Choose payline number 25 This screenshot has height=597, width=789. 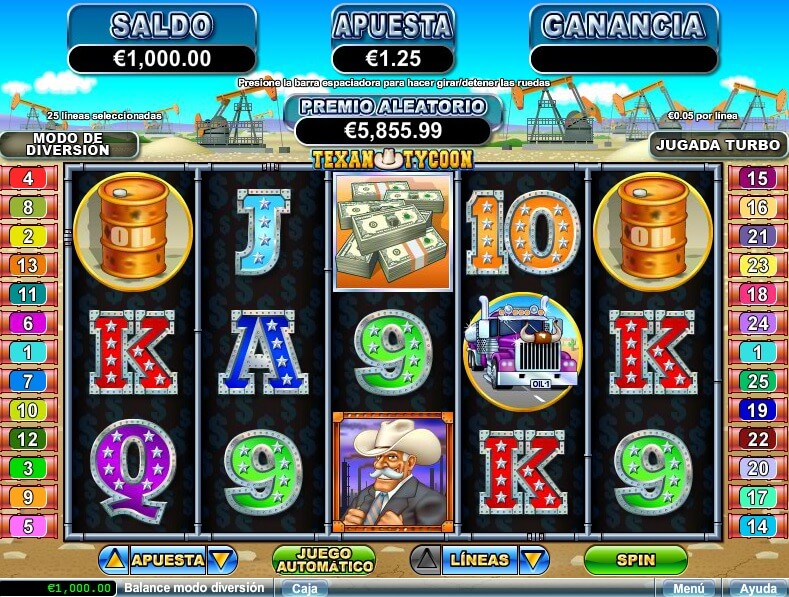coord(757,381)
